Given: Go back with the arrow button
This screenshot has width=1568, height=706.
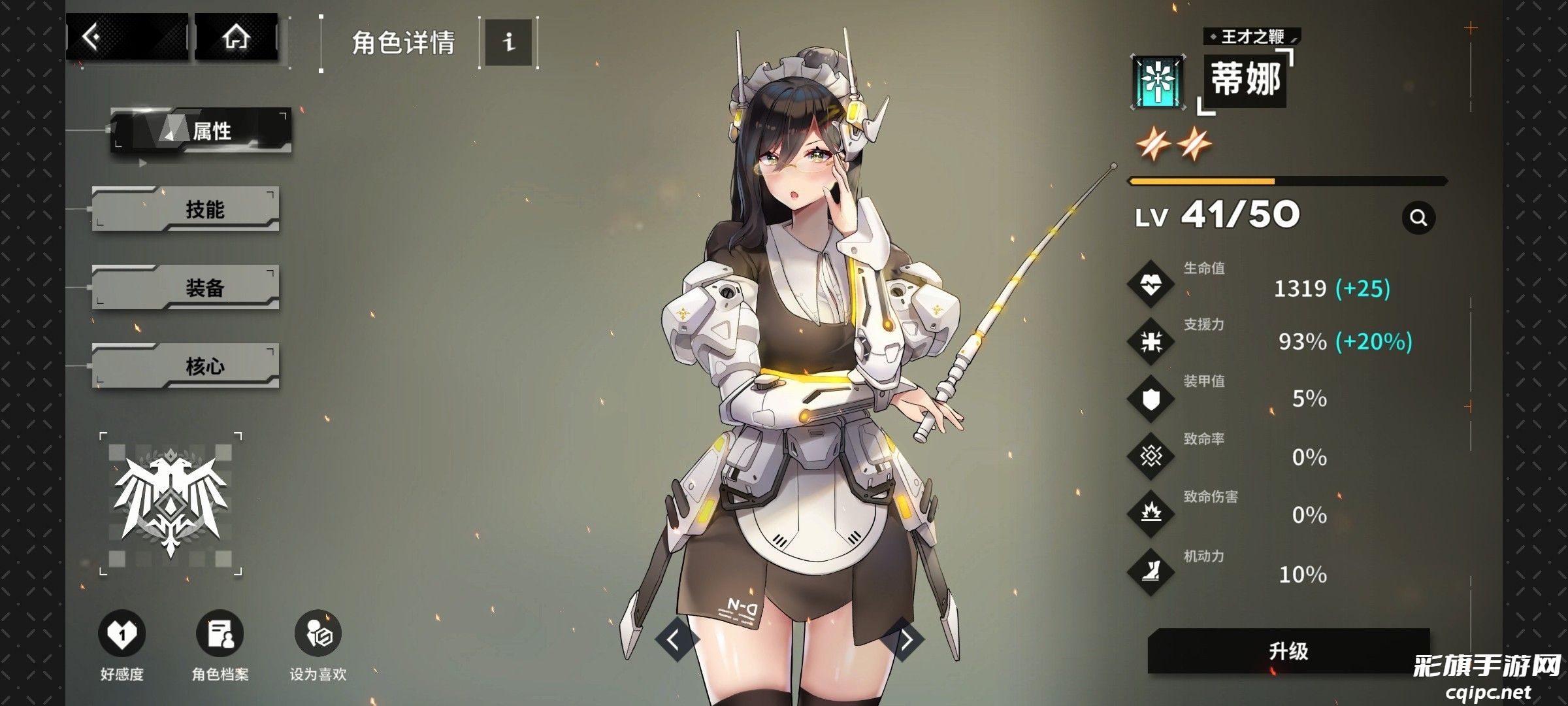Looking at the screenshot, I should click(126, 37).
